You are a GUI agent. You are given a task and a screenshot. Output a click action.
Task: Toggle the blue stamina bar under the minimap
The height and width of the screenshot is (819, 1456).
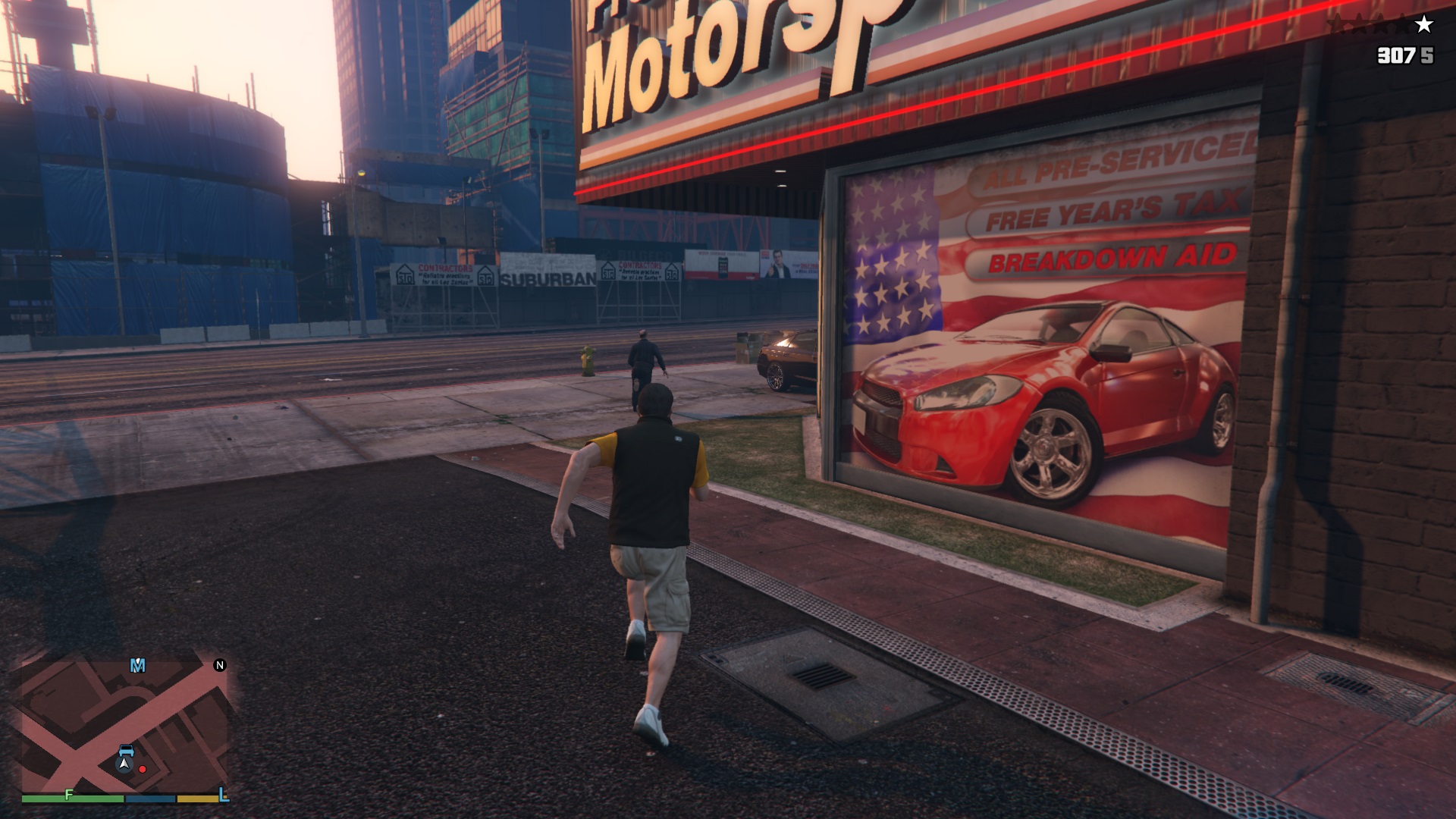click(x=150, y=797)
